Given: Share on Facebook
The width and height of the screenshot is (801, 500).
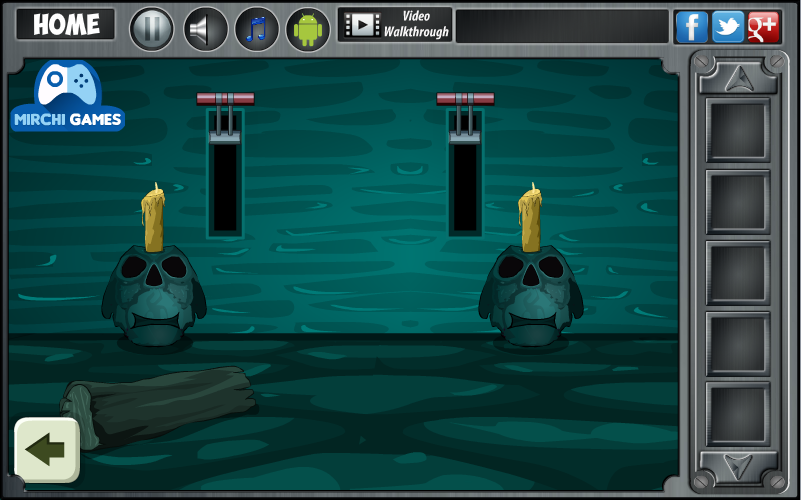Looking at the screenshot, I should [691, 27].
